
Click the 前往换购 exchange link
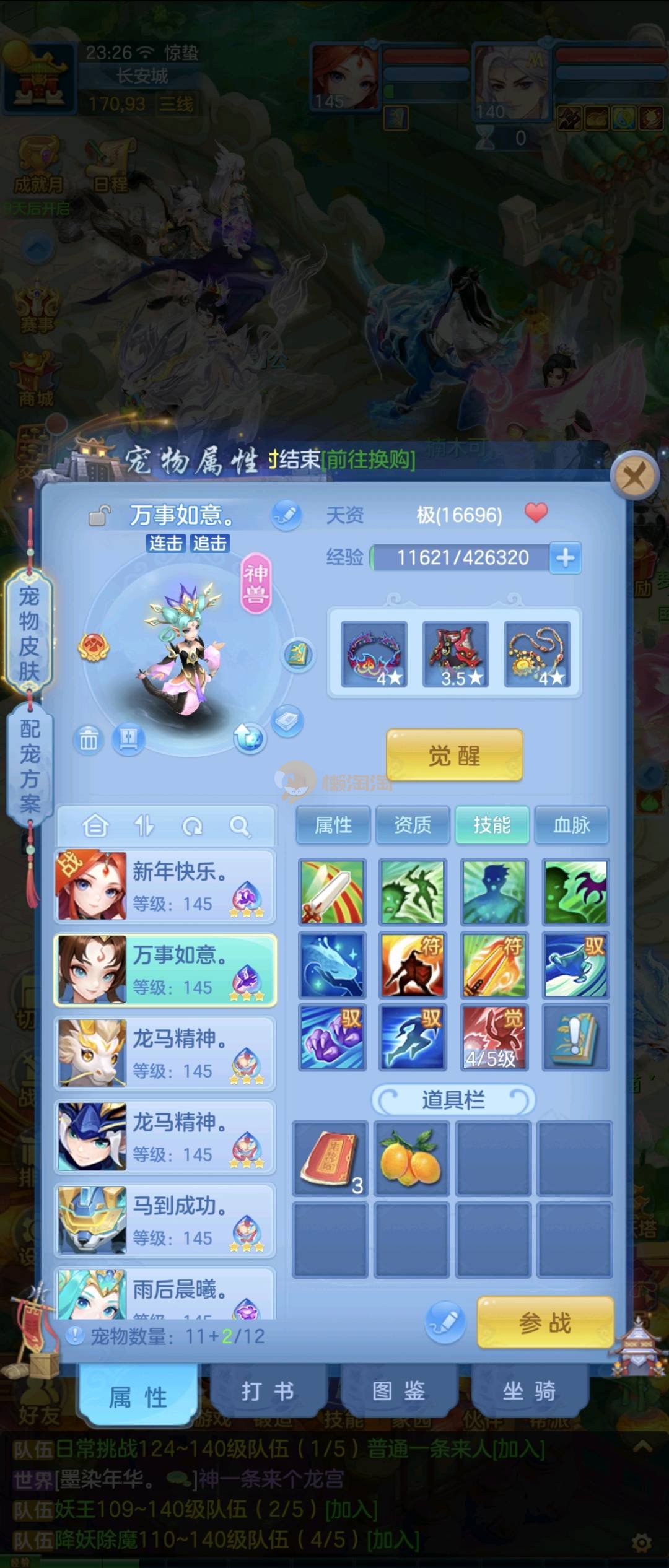(368, 460)
